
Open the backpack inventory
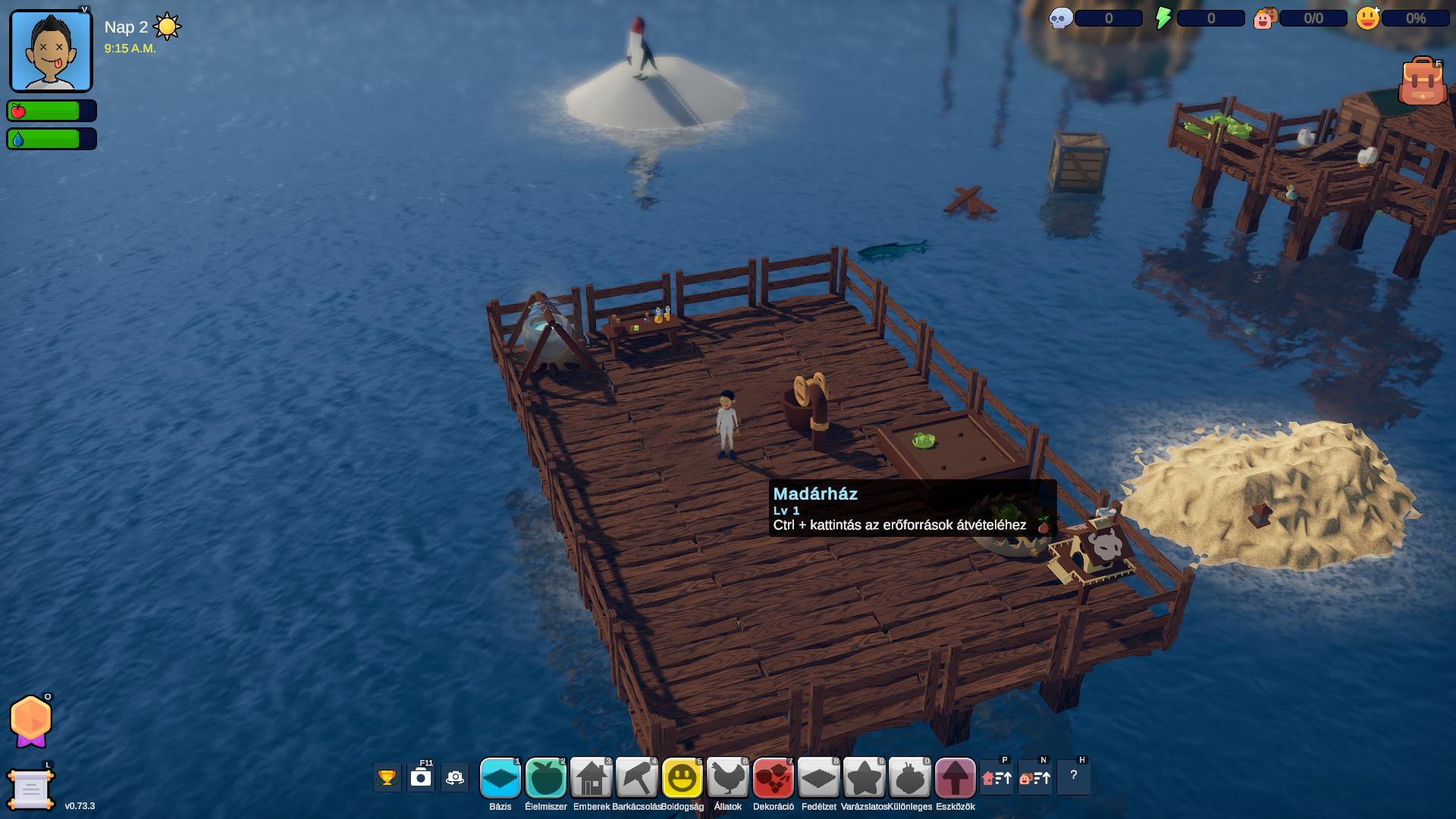point(1422,82)
